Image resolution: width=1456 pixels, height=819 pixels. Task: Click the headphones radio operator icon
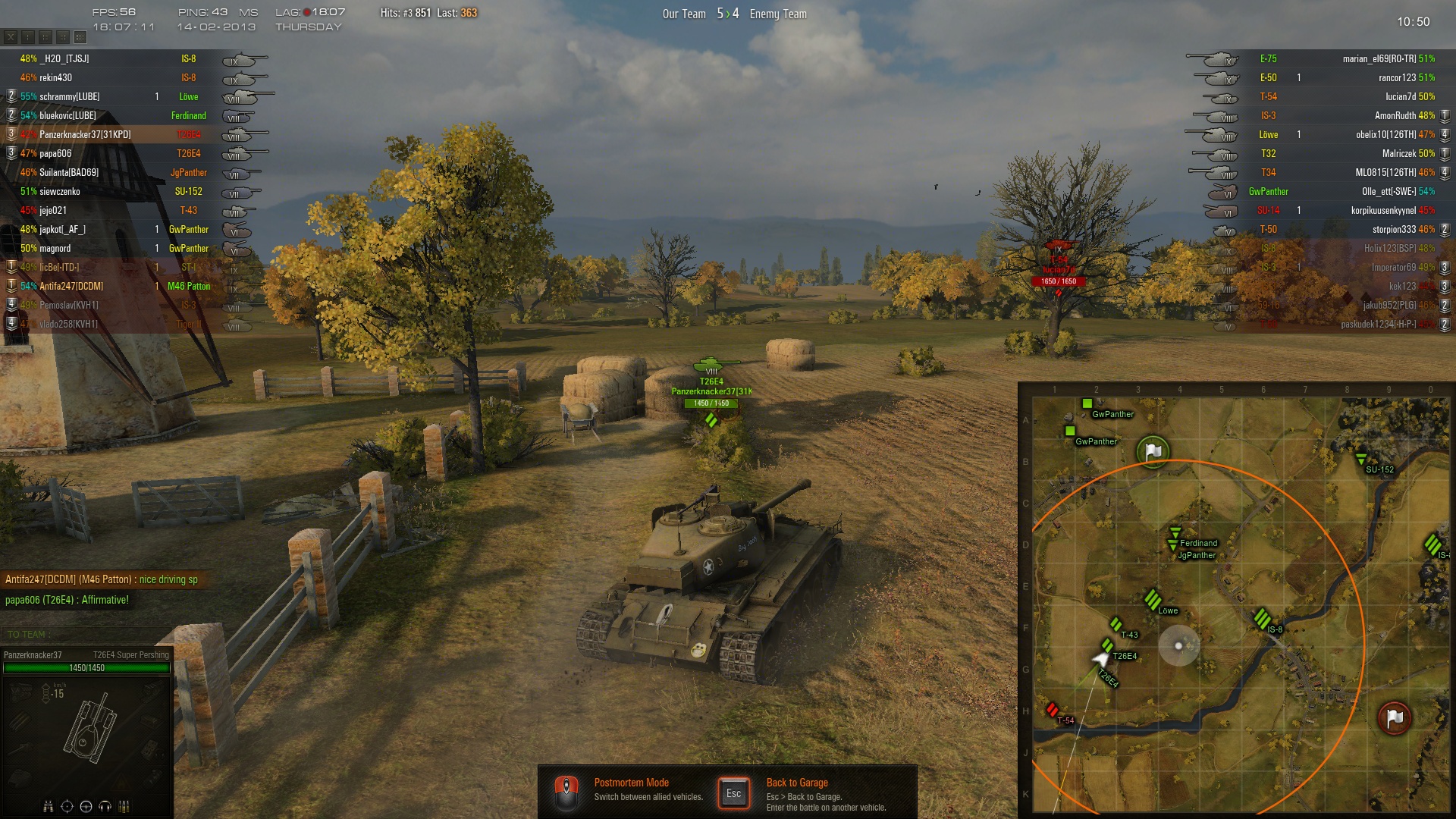105,806
